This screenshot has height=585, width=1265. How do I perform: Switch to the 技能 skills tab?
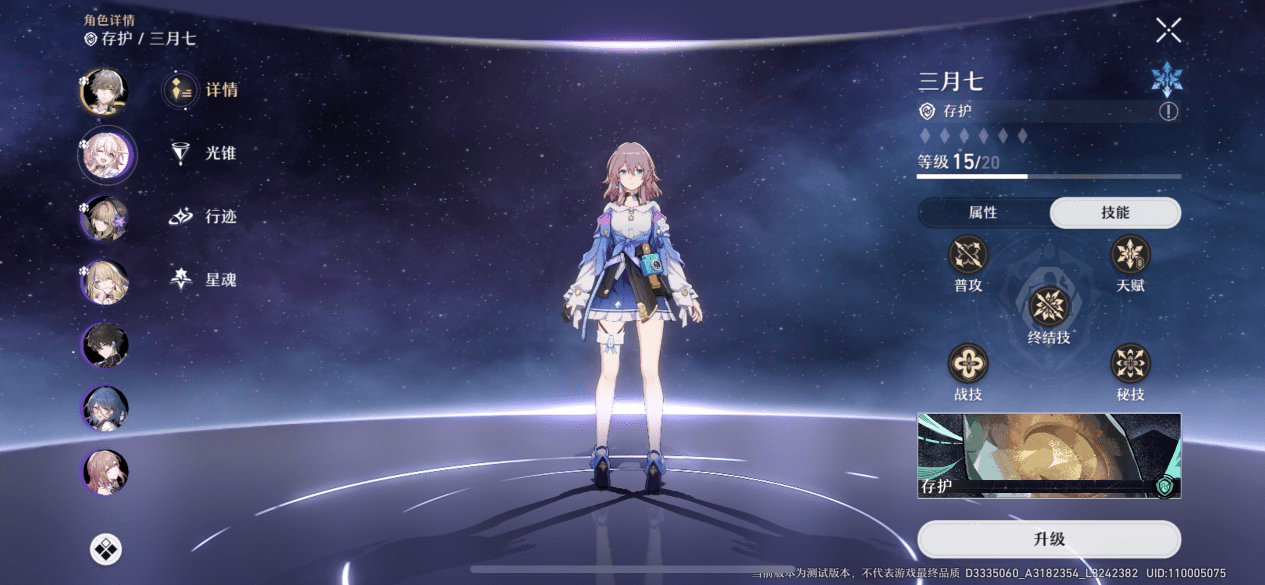click(x=1115, y=213)
